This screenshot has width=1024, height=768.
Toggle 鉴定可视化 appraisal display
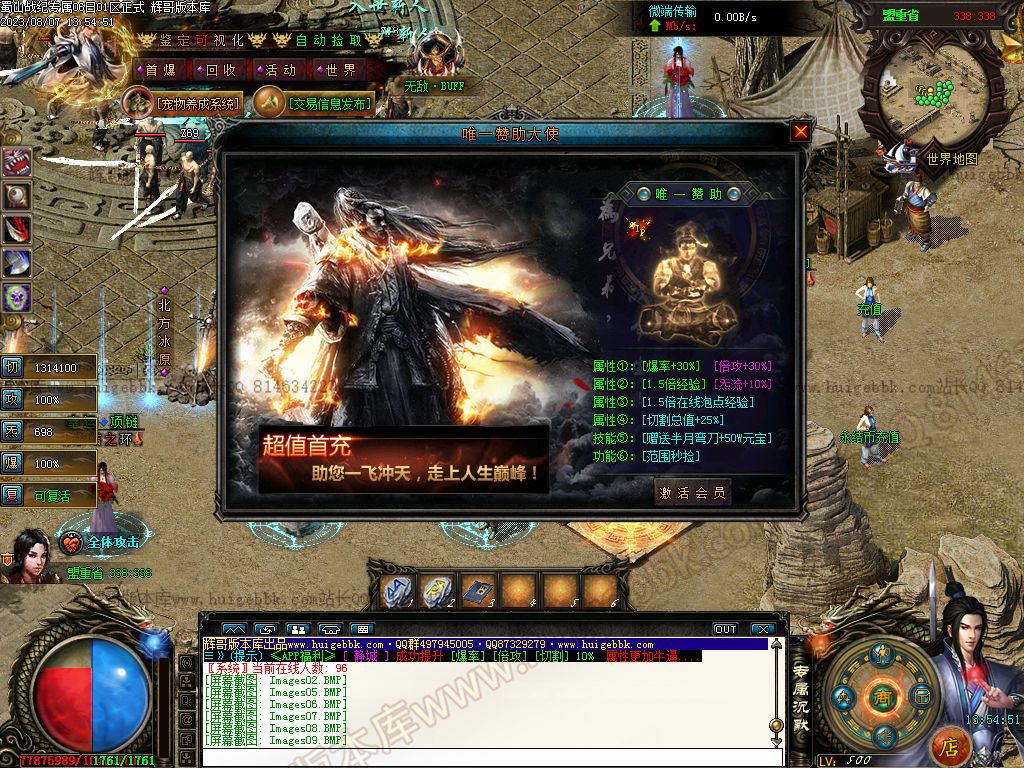click(201, 40)
